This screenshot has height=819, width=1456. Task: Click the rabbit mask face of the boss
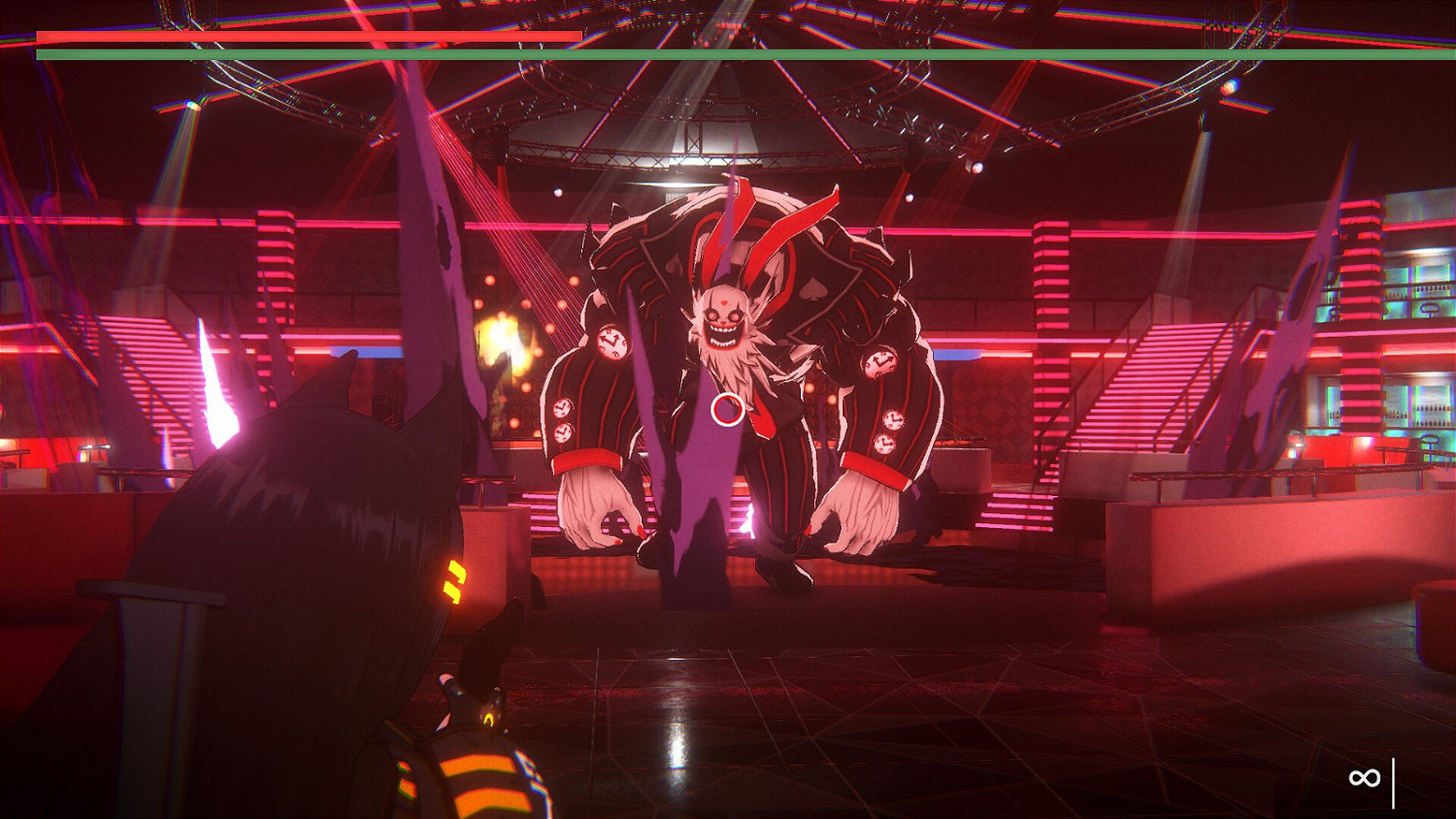[723, 315]
